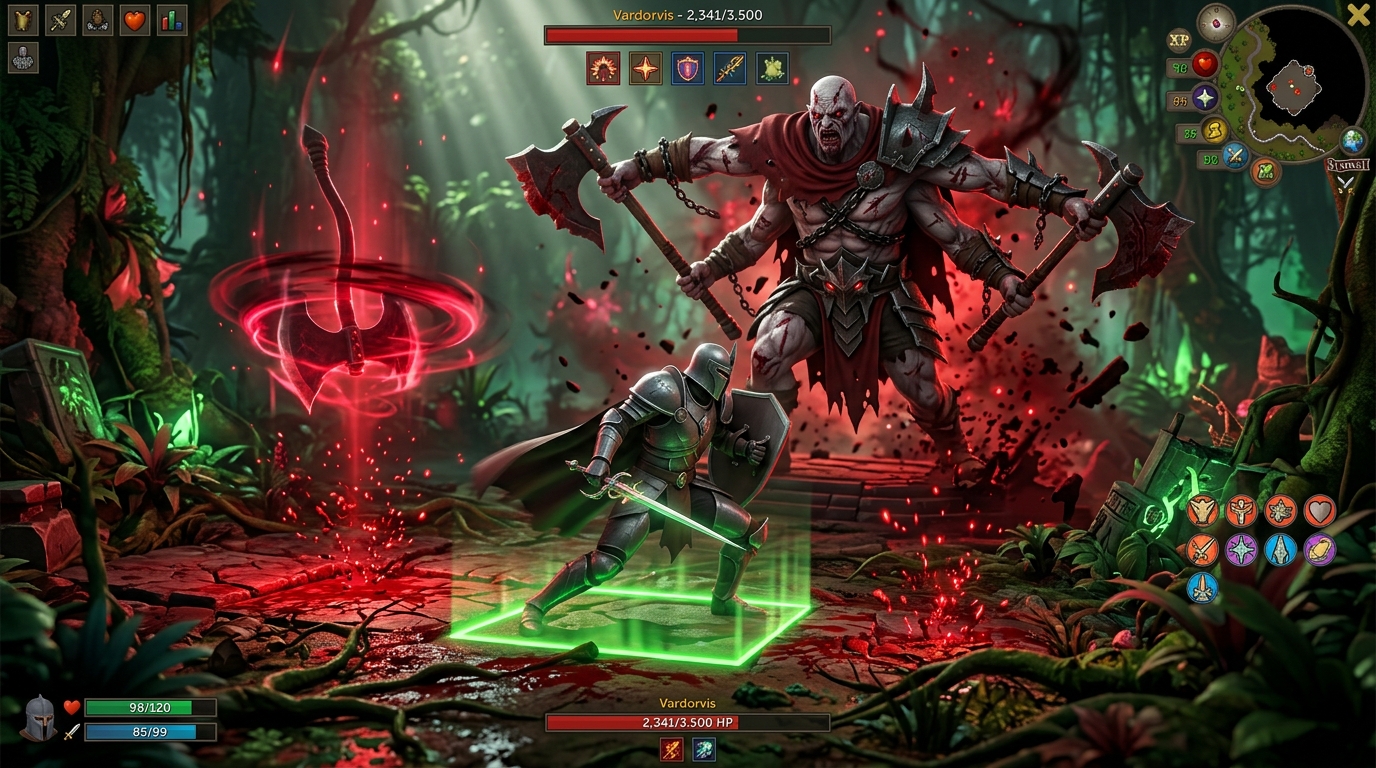Close the minimap with the yellow X
This screenshot has height=768, width=1376.
(1358, 15)
